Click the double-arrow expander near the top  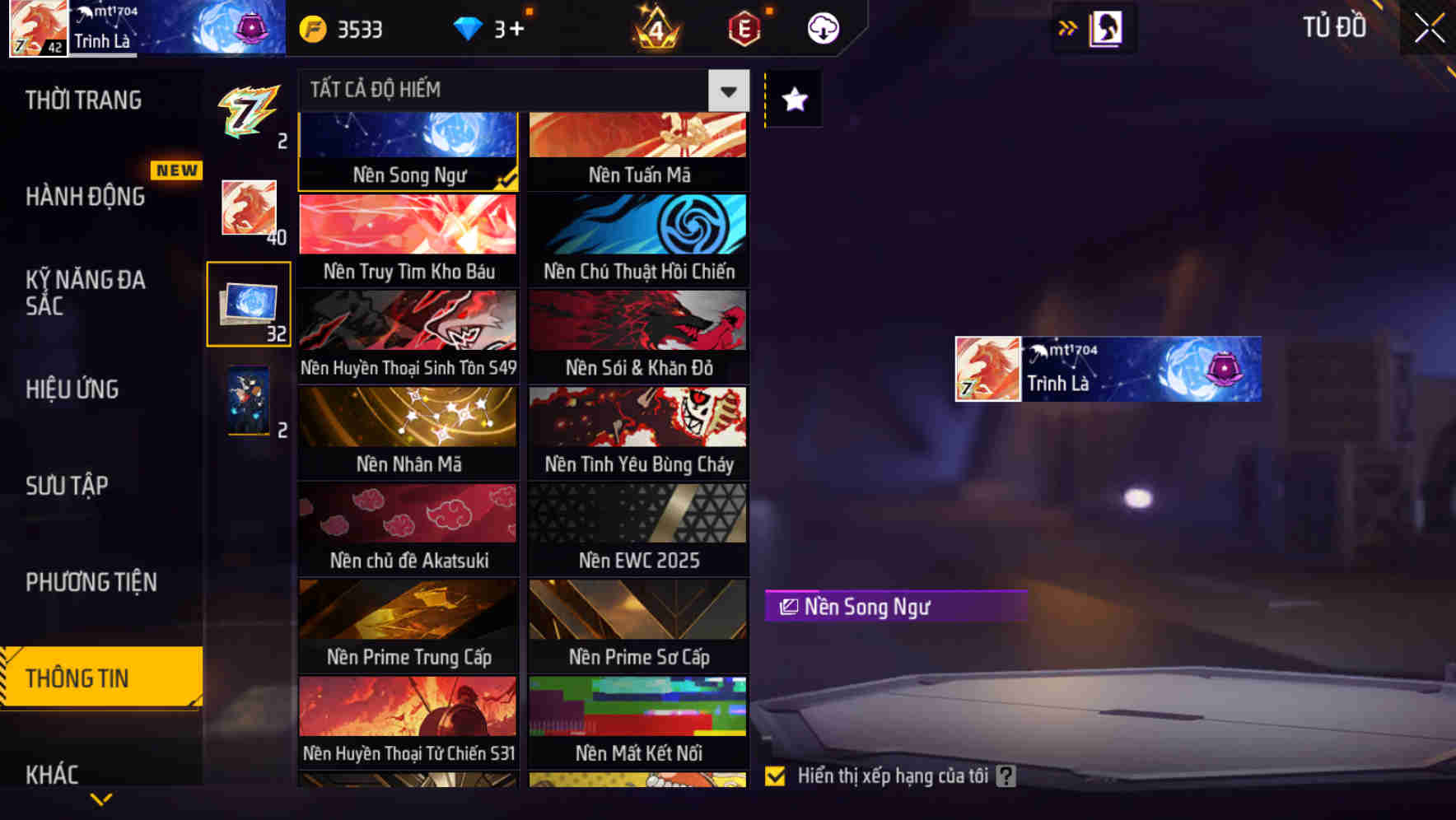click(1068, 27)
